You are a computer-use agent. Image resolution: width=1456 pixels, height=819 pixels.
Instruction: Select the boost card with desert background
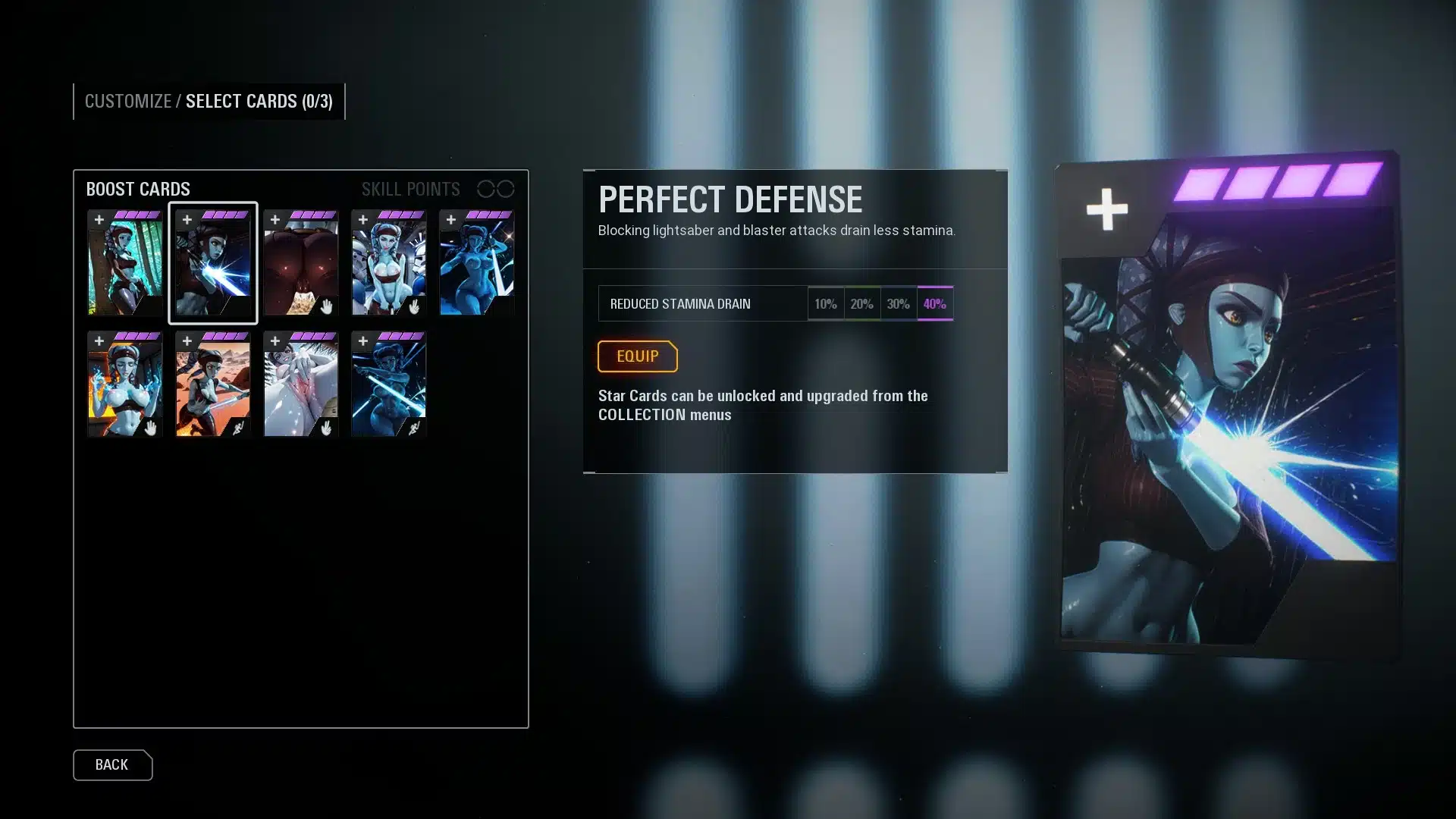click(213, 384)
